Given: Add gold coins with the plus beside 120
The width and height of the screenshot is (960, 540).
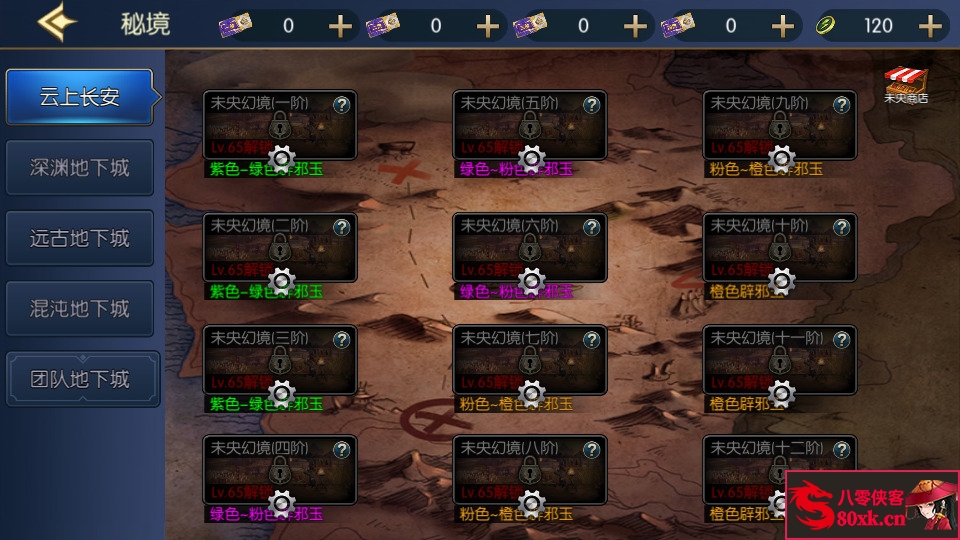Looking at the screenshot, I should coord(931,25).
